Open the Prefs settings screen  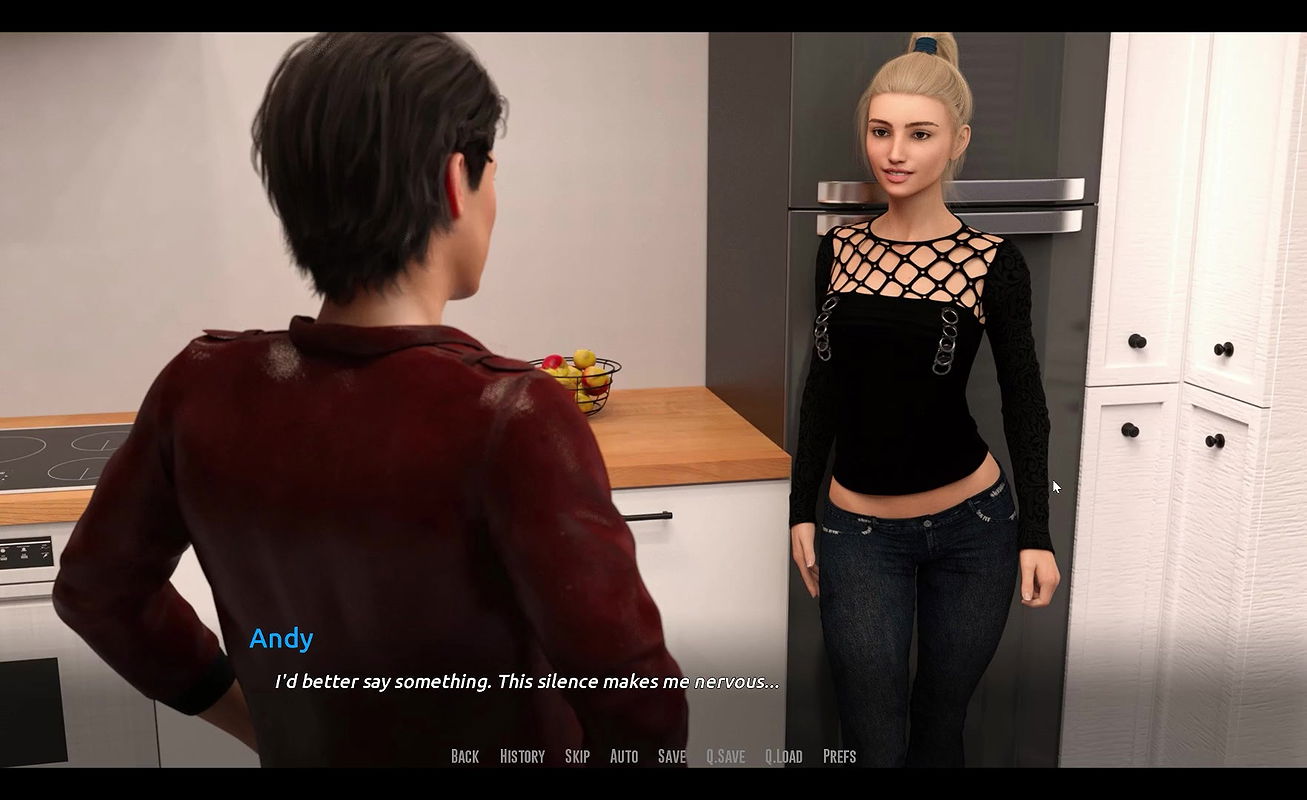point(840,756)
